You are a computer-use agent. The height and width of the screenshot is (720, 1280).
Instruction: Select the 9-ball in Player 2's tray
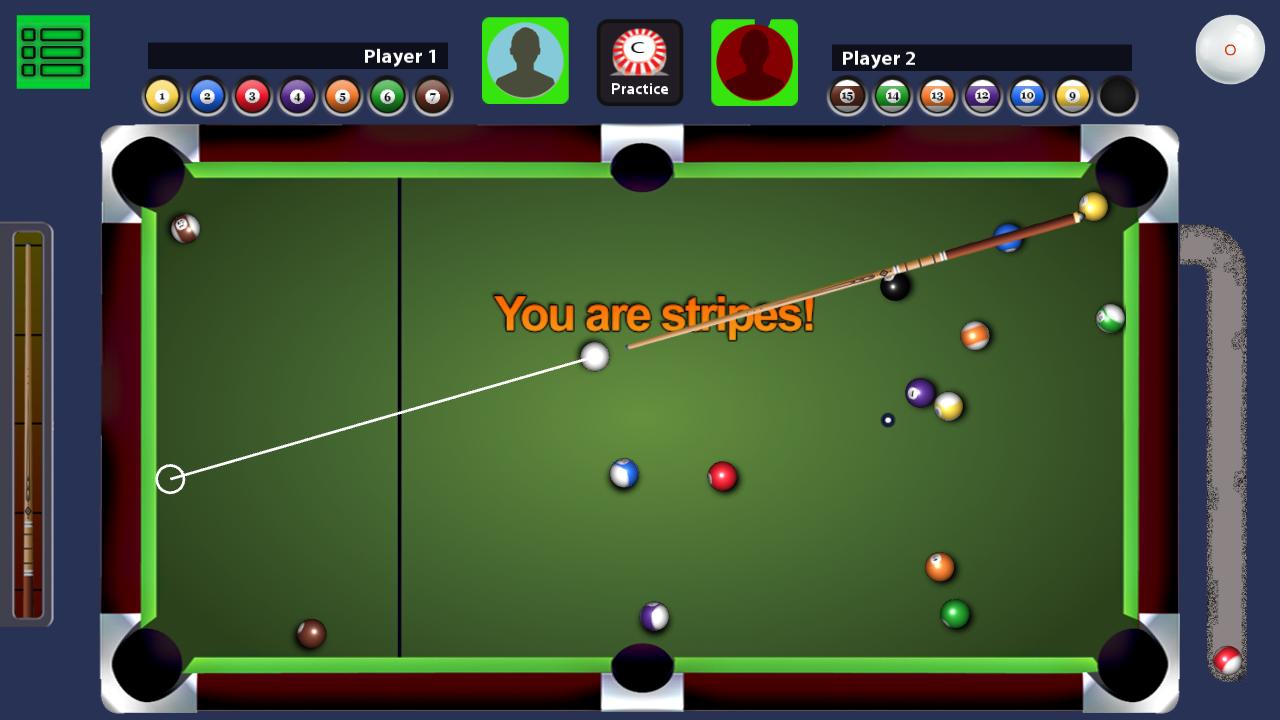click(1072, 95)
